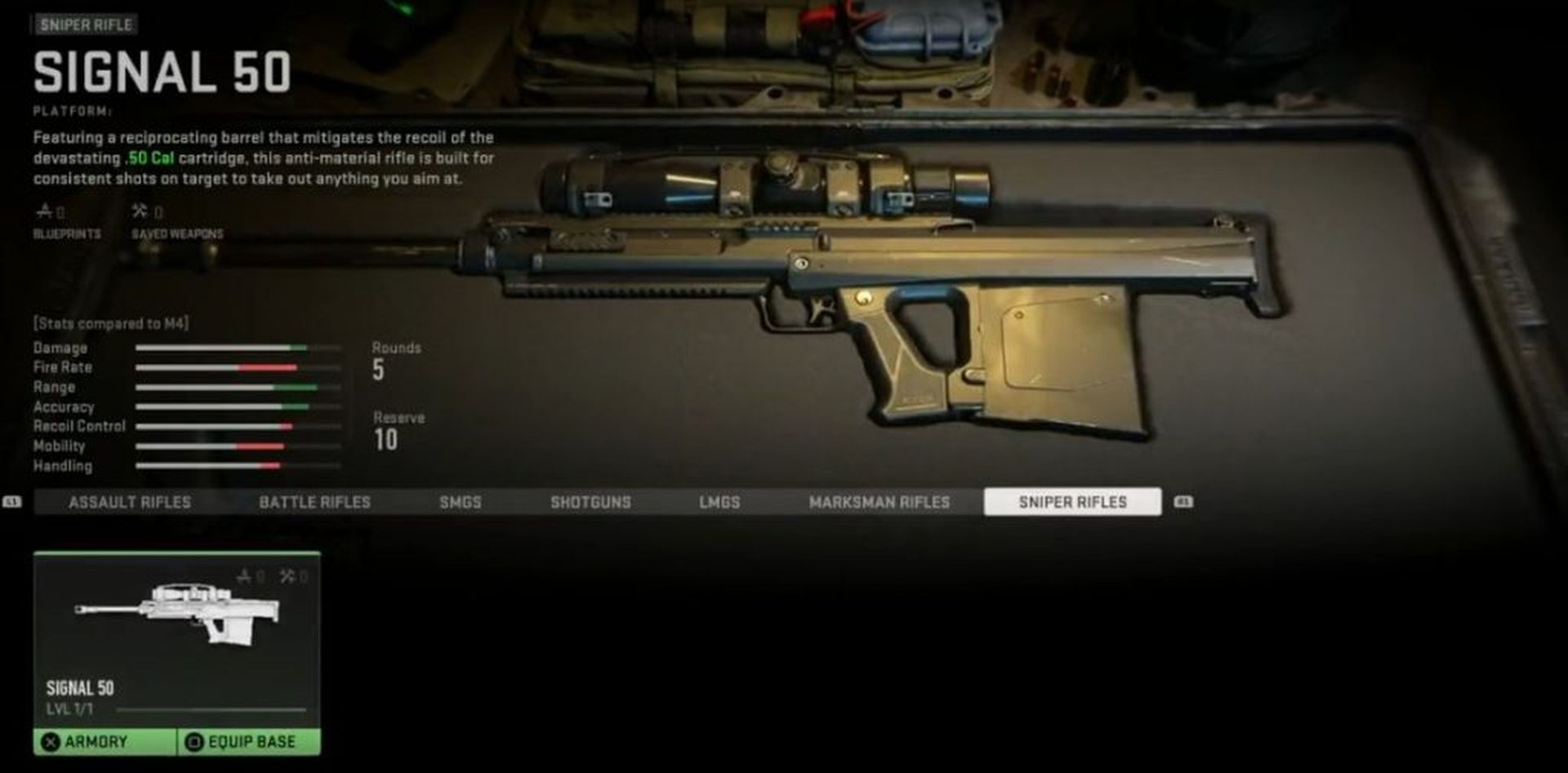This screenshot has width=1568, height=773.
Task: Switch to the LMGs tab
Action: [x=719, y=502]
